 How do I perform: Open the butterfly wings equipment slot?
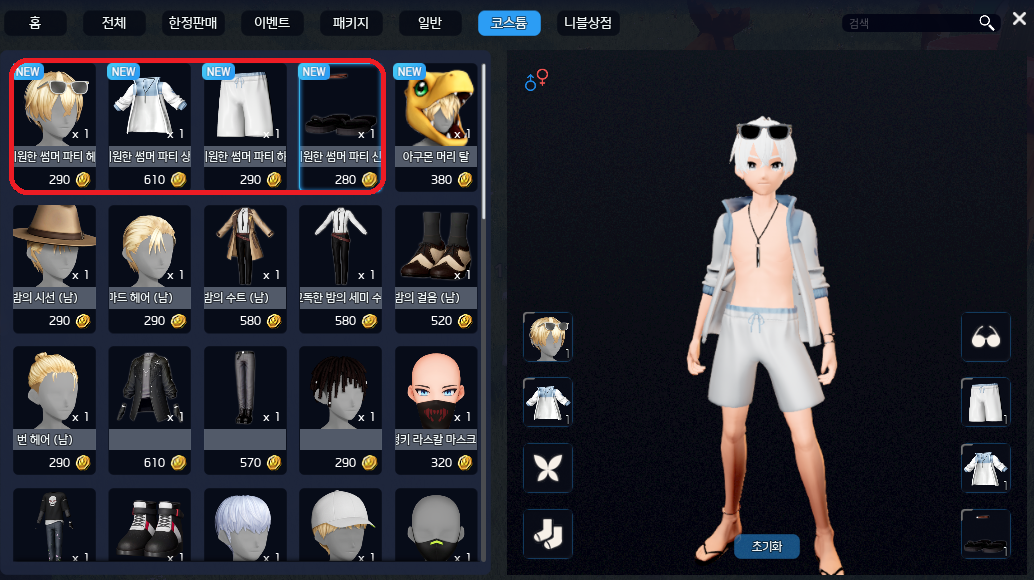(x=548, y=468)
